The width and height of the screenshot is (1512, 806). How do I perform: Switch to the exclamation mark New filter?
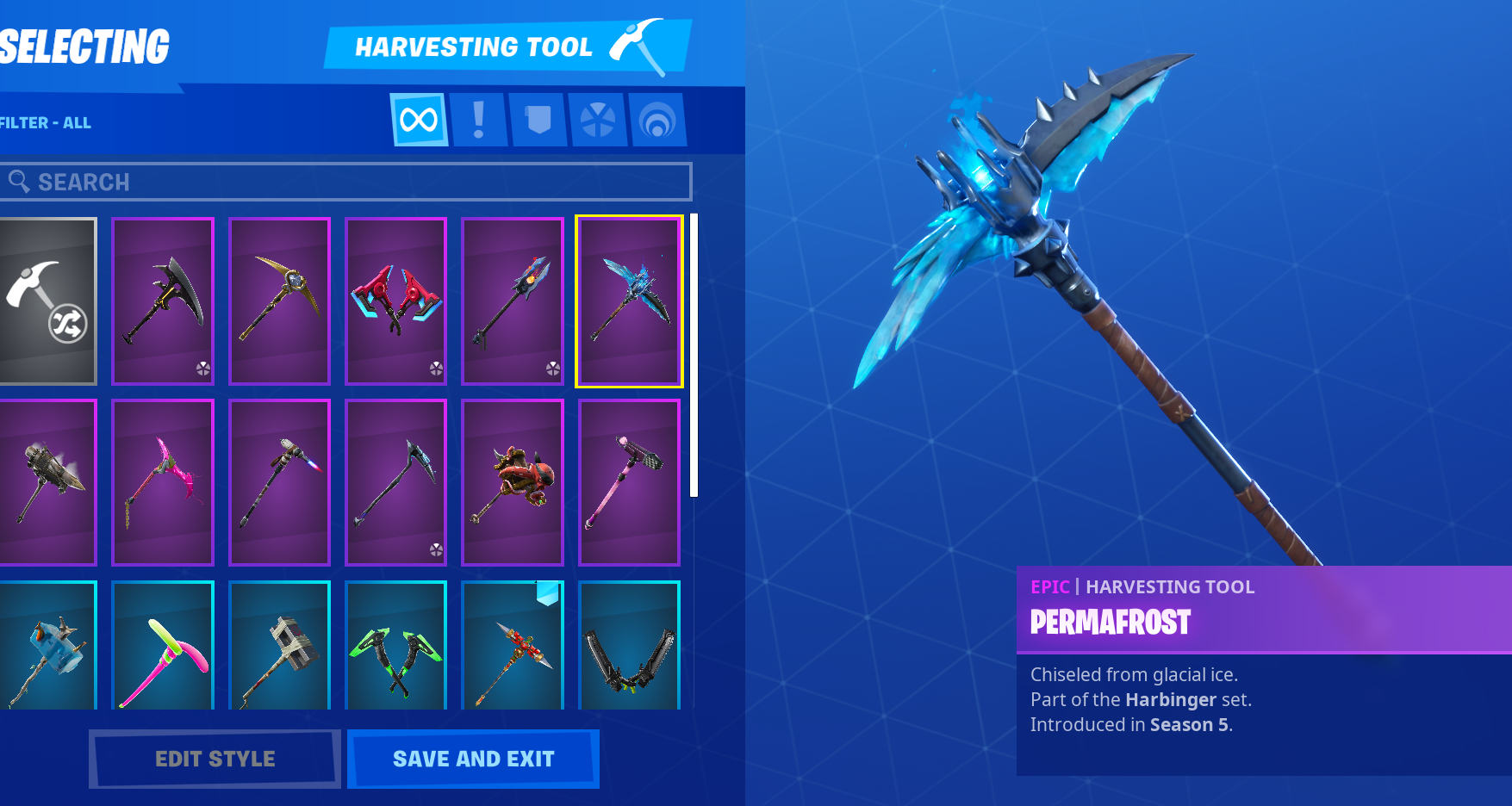click(x=479, y=120)
